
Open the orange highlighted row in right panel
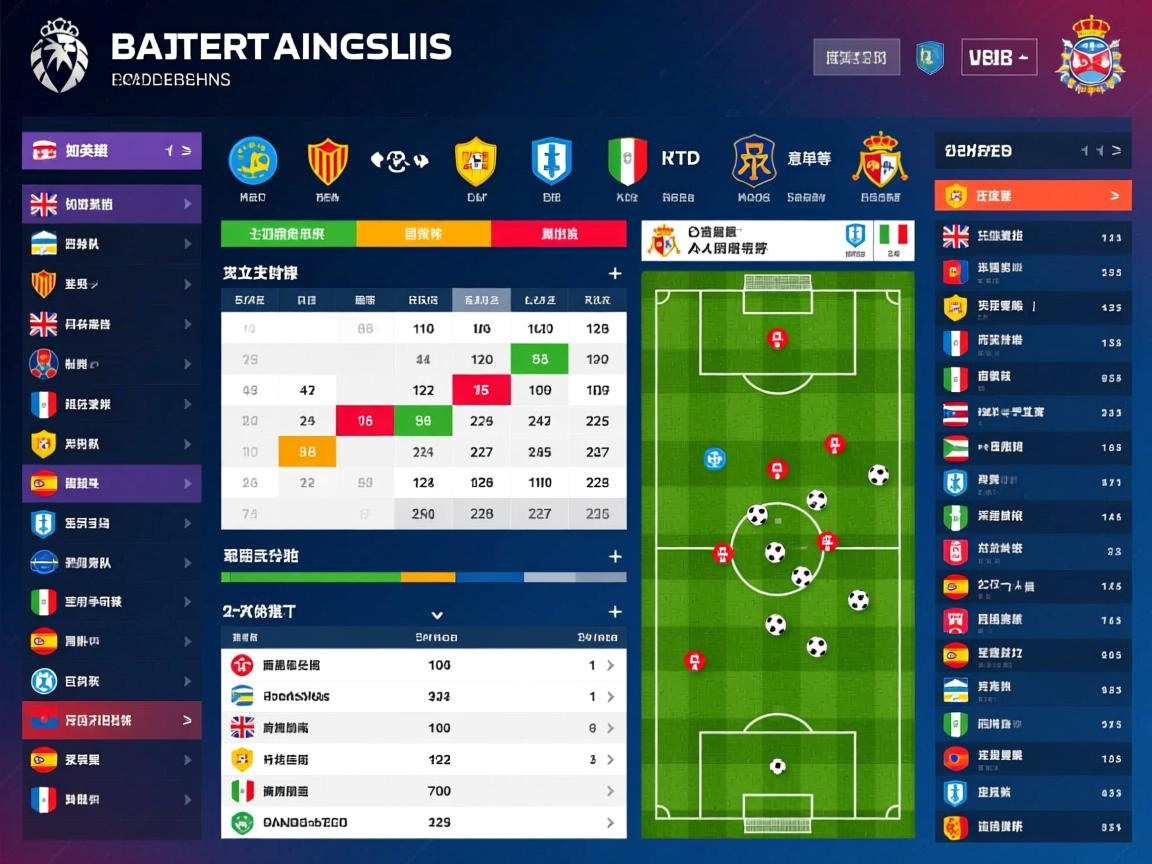click(x=1032, y=196)
